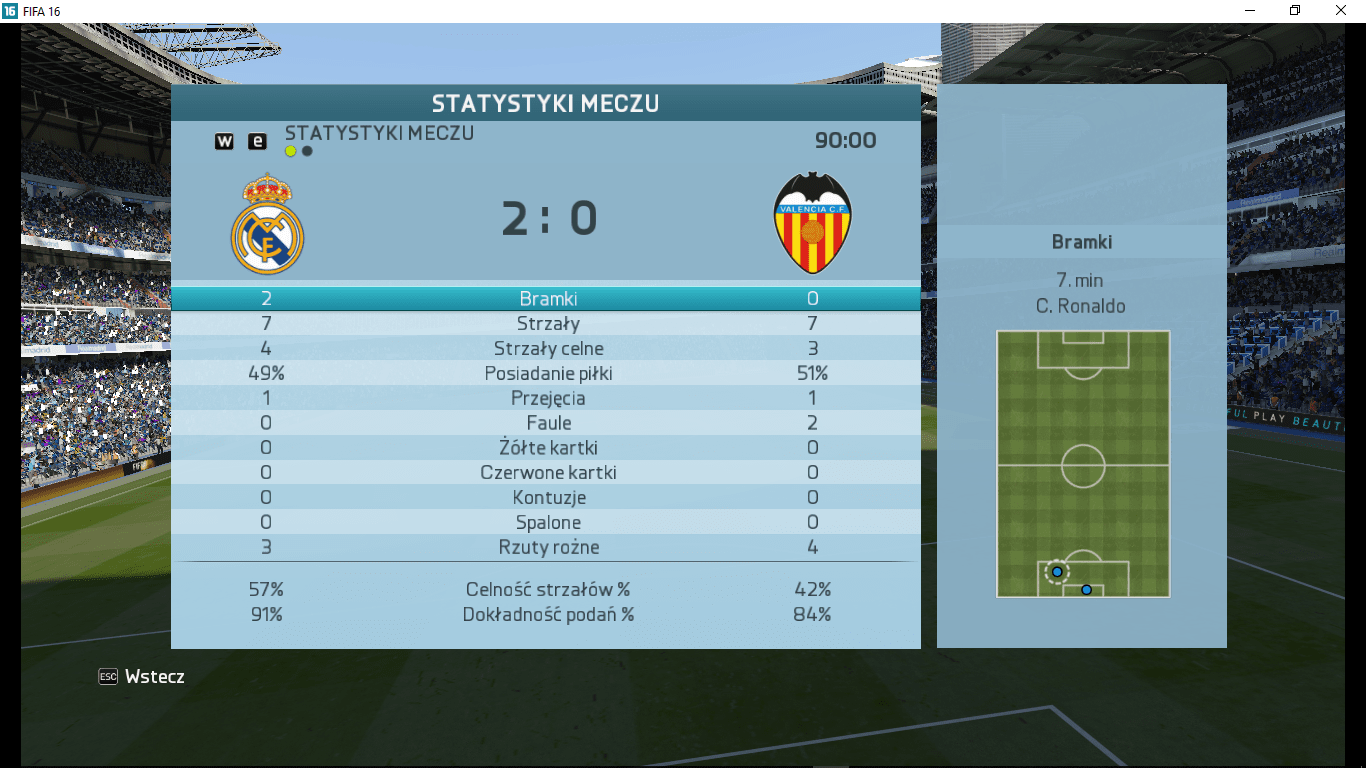1366x768 pixels.
Task: Select the Przejęcia stats row
Action: (547, 399)
